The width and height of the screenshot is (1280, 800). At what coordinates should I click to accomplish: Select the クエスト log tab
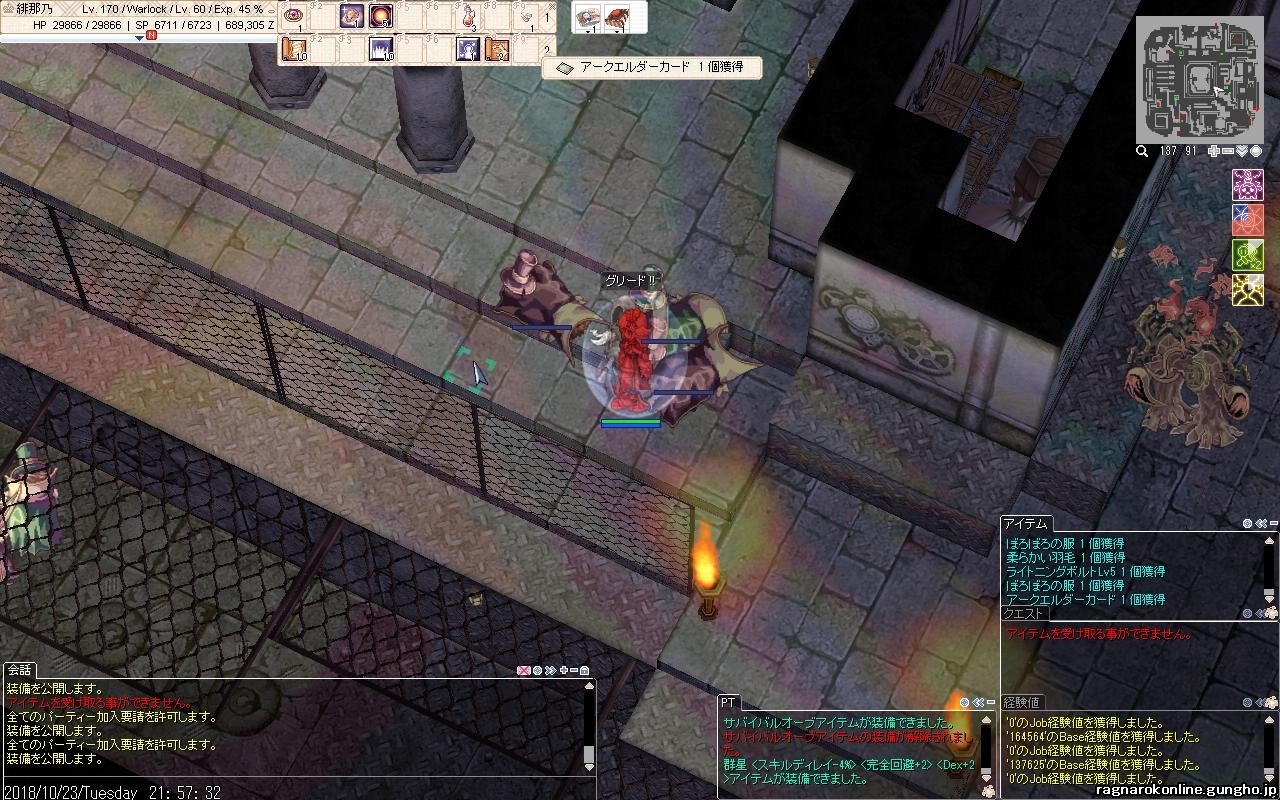pyautogui.click(x=1024, y=613)
